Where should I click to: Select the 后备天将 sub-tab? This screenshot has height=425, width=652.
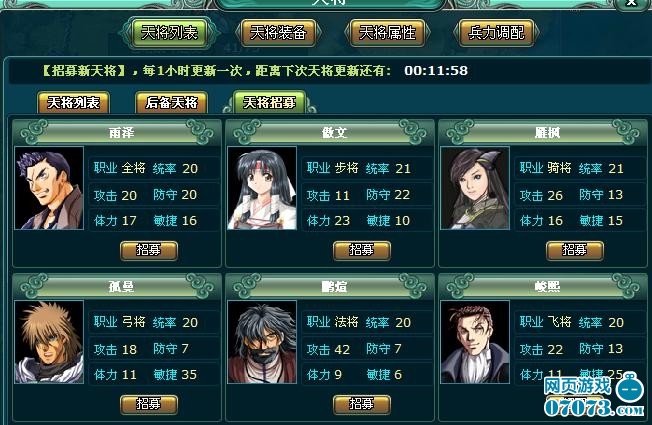click(x=172, y=102)
